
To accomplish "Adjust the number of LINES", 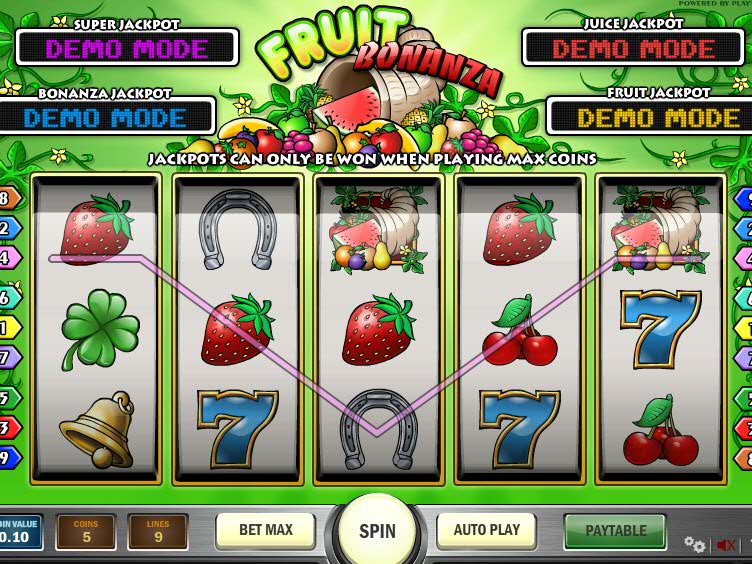I will pos(158,532).
